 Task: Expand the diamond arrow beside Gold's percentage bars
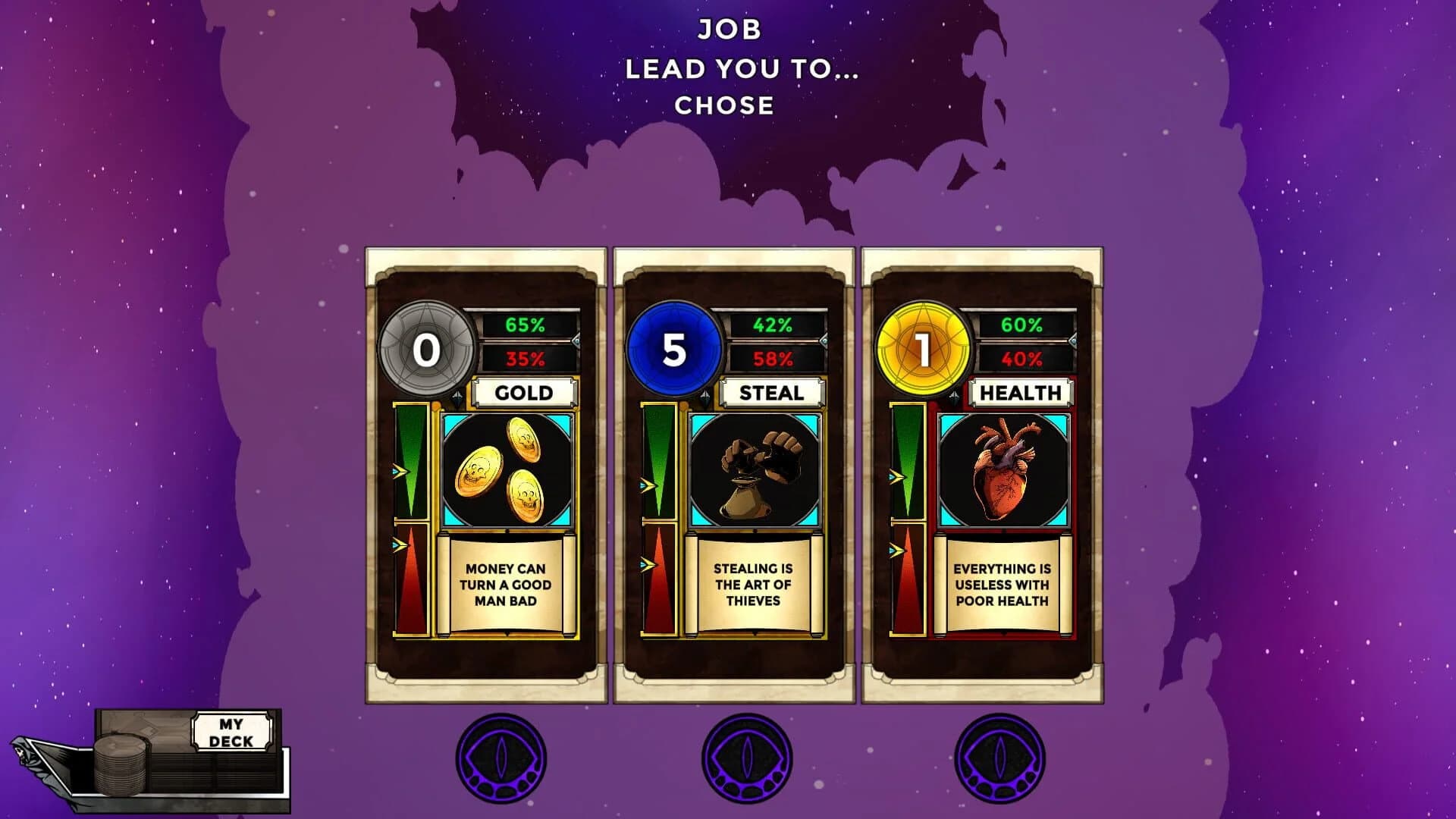(x=576, y=341)
